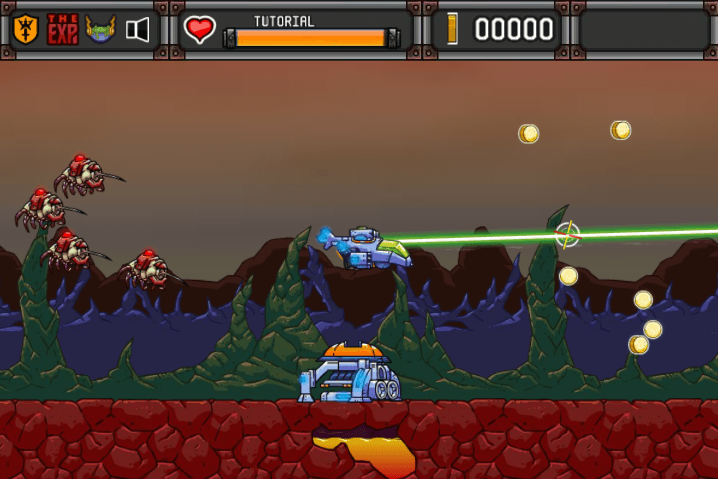Click the horned globe emblem icon
Image resolution: width=718 pixels, height=479 pixels.
click(x=100, y=29)
